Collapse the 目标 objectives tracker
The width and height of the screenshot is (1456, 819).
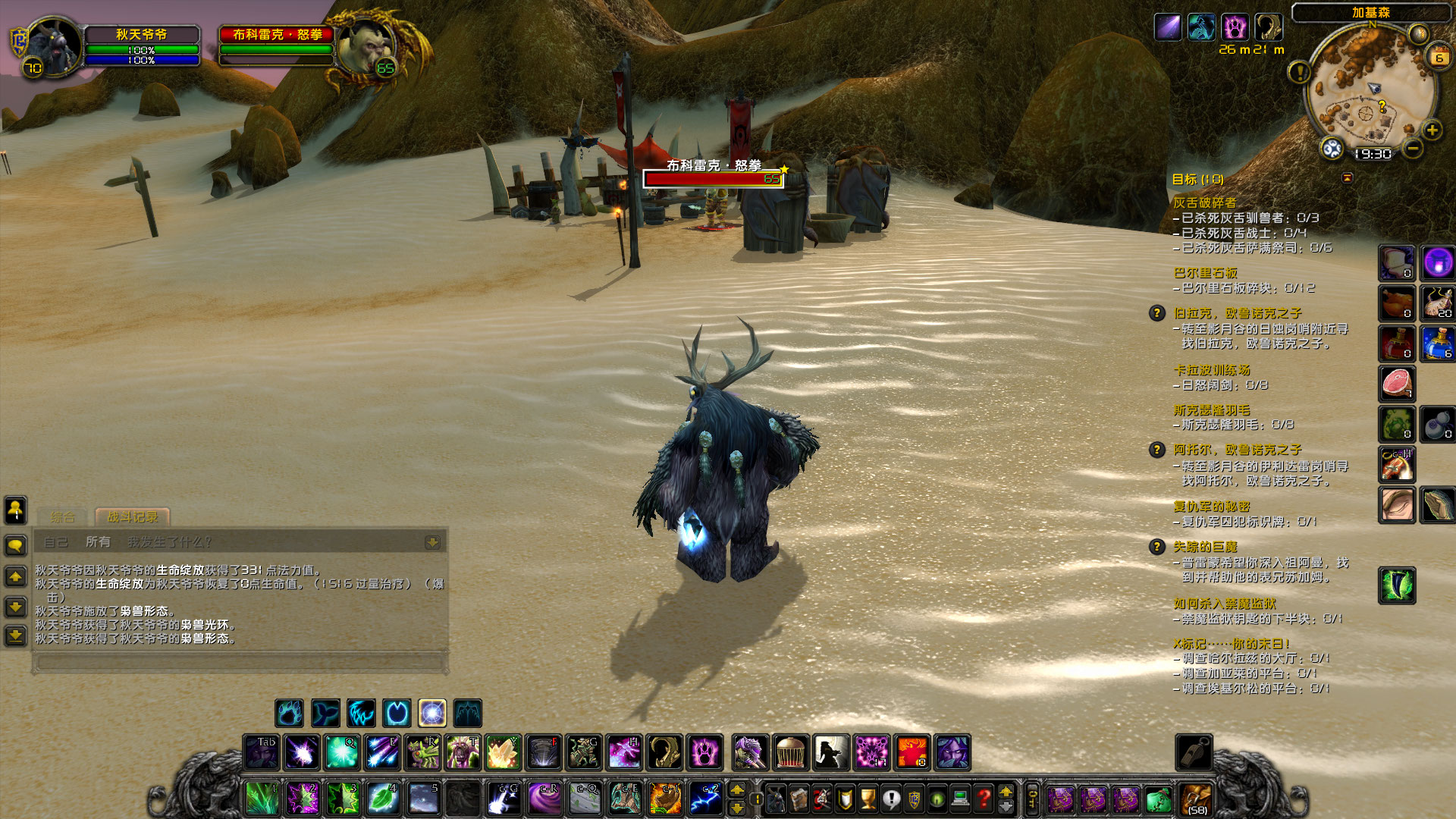(x=1348, y=177)
